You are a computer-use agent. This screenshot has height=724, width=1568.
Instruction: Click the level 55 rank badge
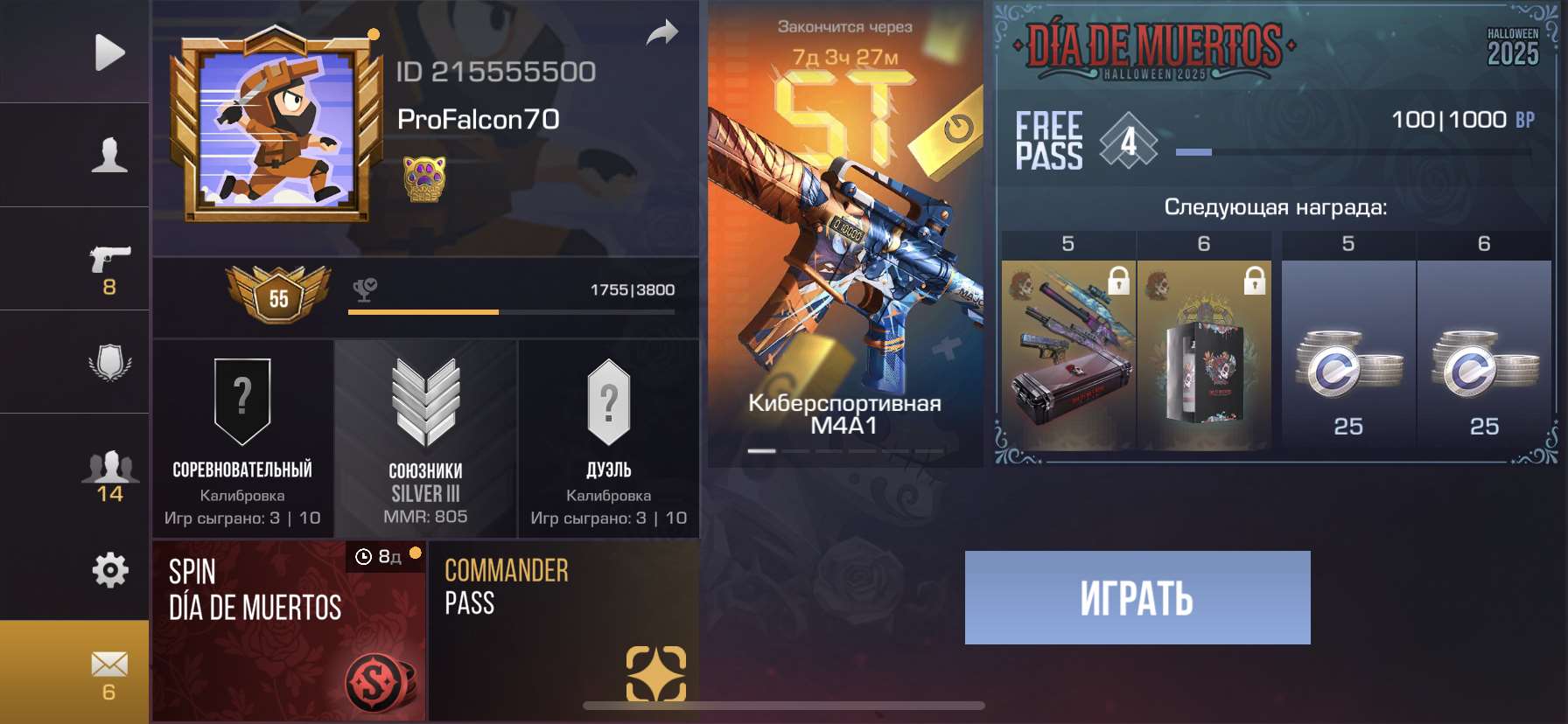[x=278, y=296]
